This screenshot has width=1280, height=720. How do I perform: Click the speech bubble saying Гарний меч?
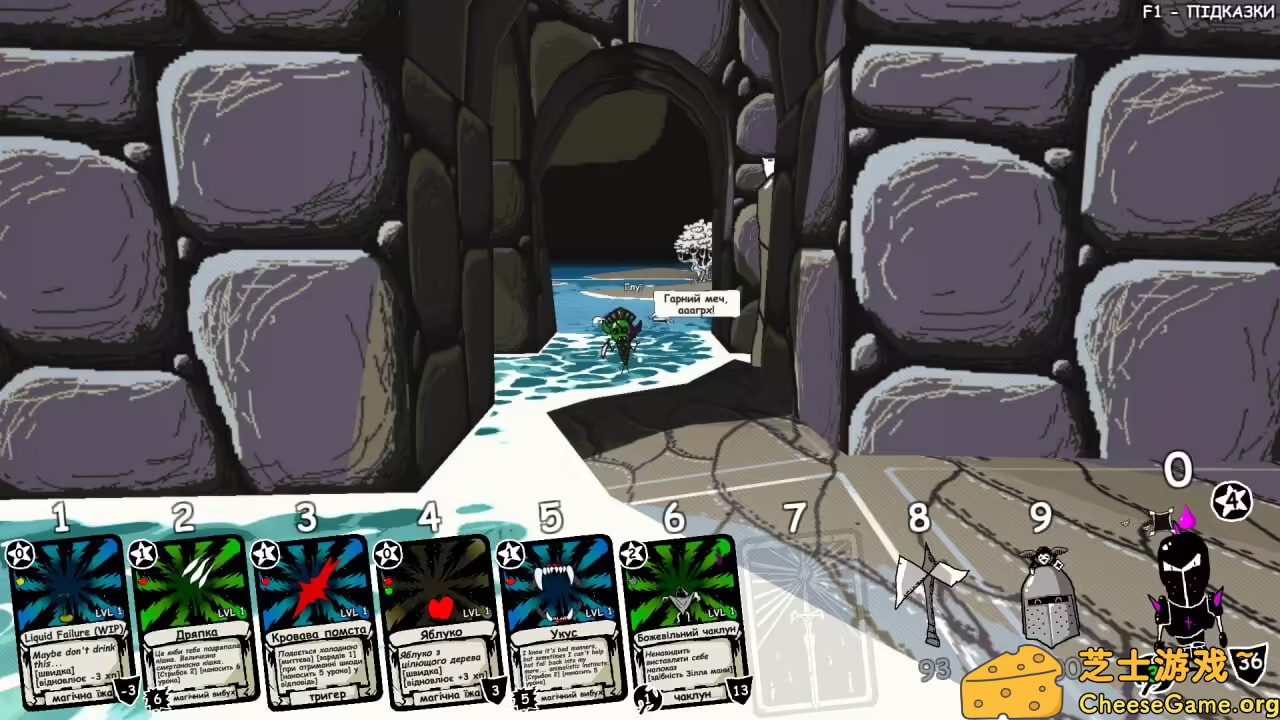696,303
